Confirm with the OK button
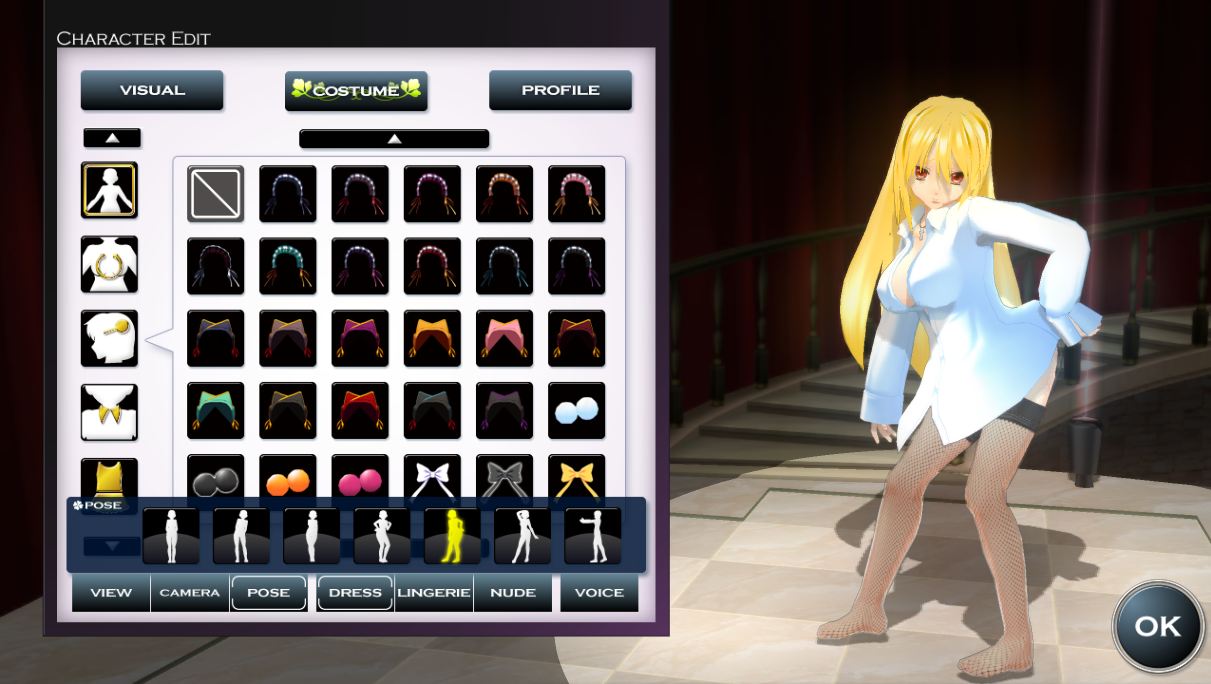The image size is (1211, 684). pyautogui.click(x=1157, y=626)
